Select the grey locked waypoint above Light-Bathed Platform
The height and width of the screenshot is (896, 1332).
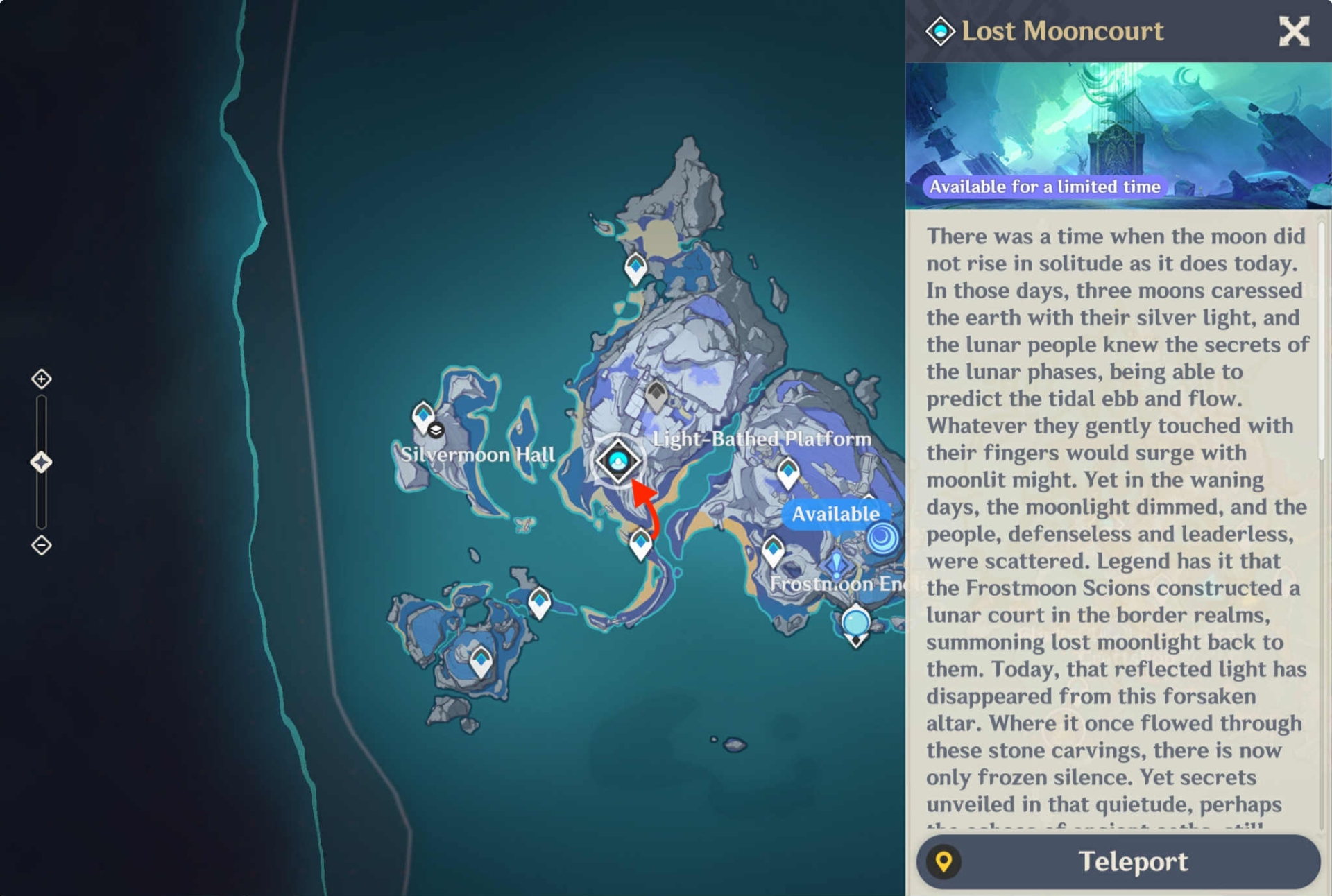click(656, 395)
